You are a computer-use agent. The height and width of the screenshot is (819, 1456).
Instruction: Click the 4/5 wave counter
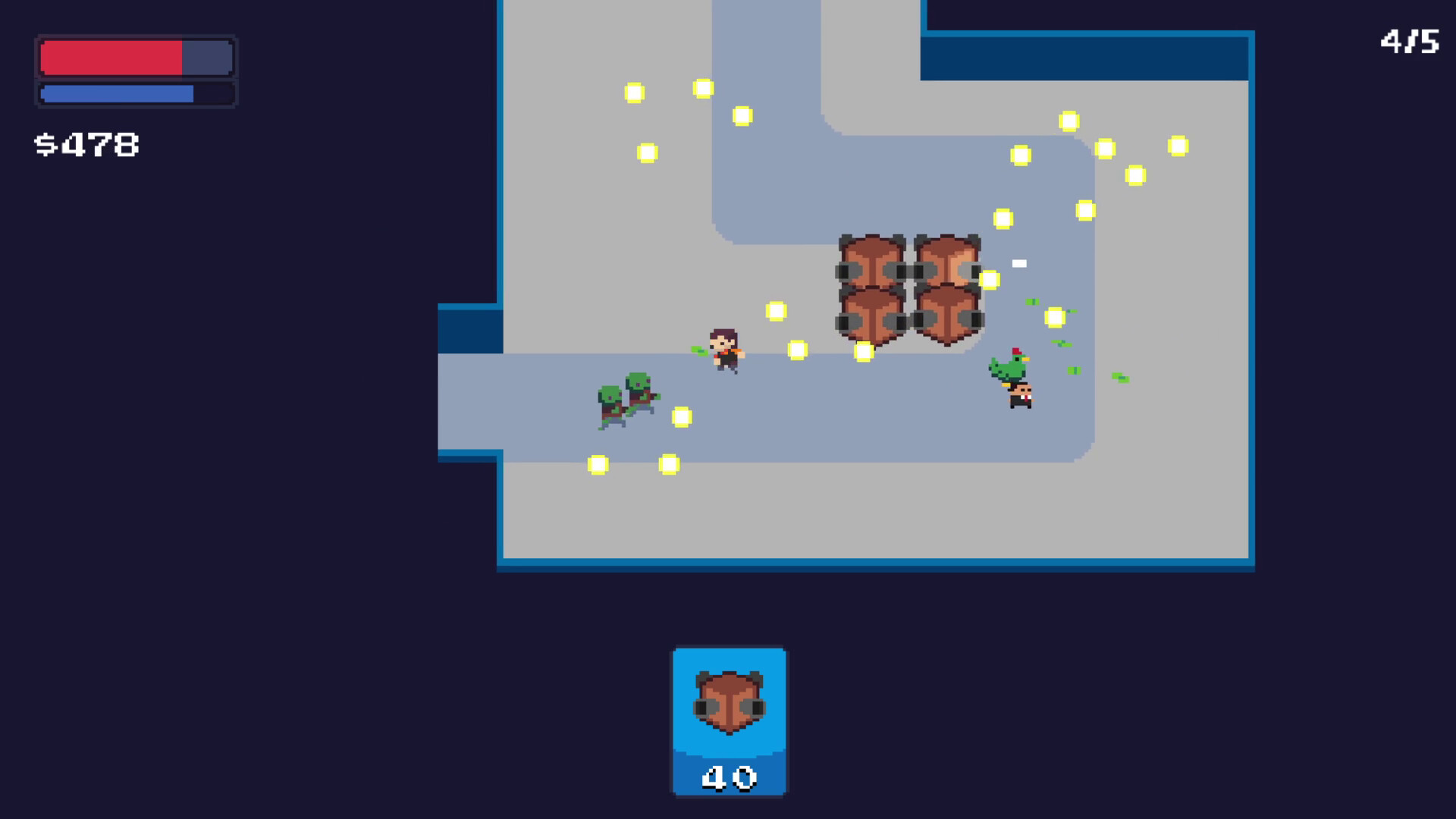pyautogui.click(x=1412, y=42)
